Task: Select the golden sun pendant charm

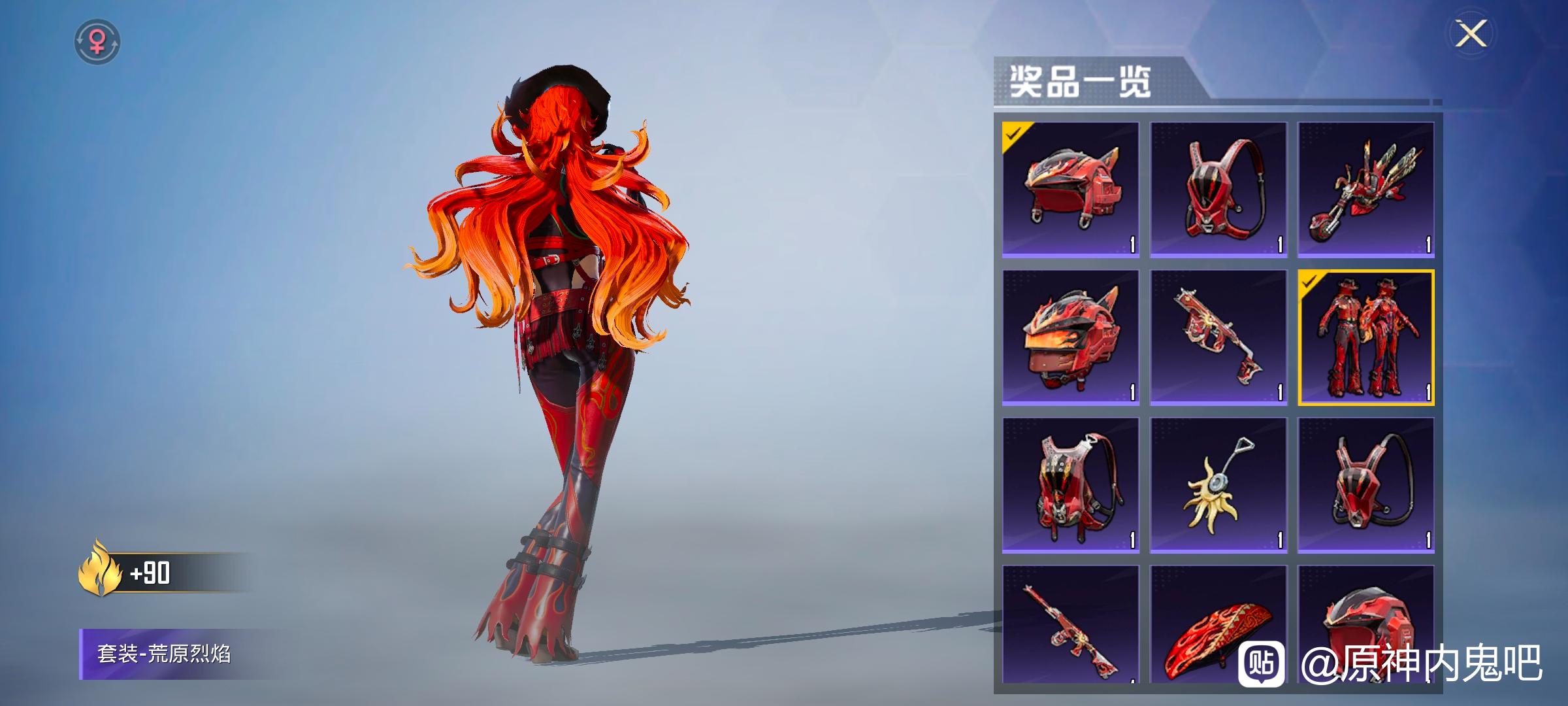Action: coord(1218,485)
